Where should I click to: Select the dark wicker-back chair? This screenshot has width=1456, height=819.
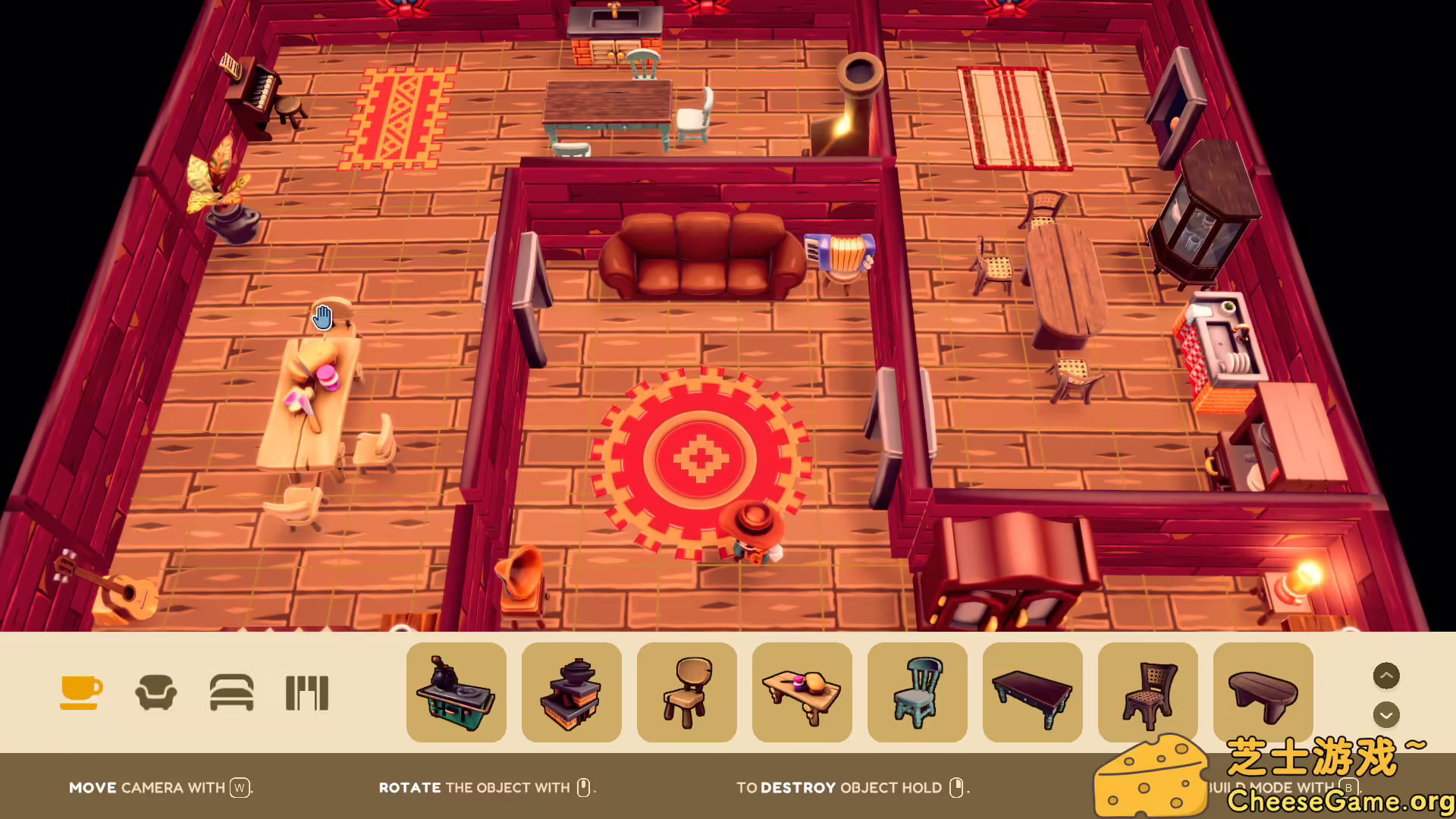pos(1148,692)
